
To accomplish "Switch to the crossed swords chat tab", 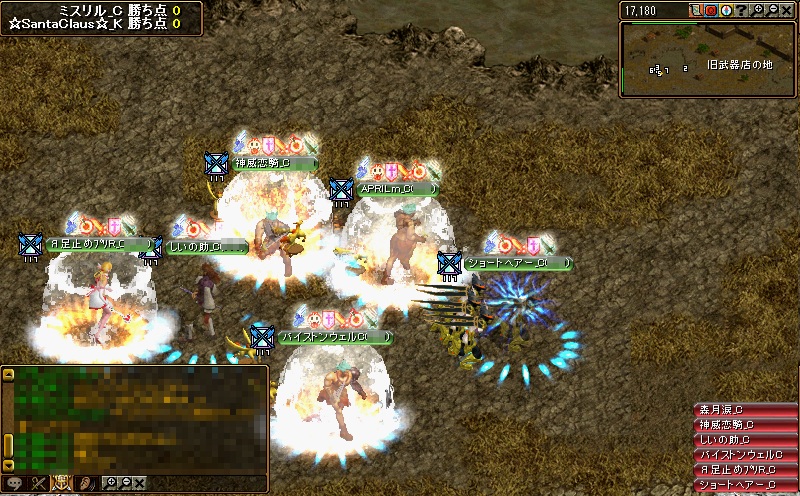I will 38,483.
